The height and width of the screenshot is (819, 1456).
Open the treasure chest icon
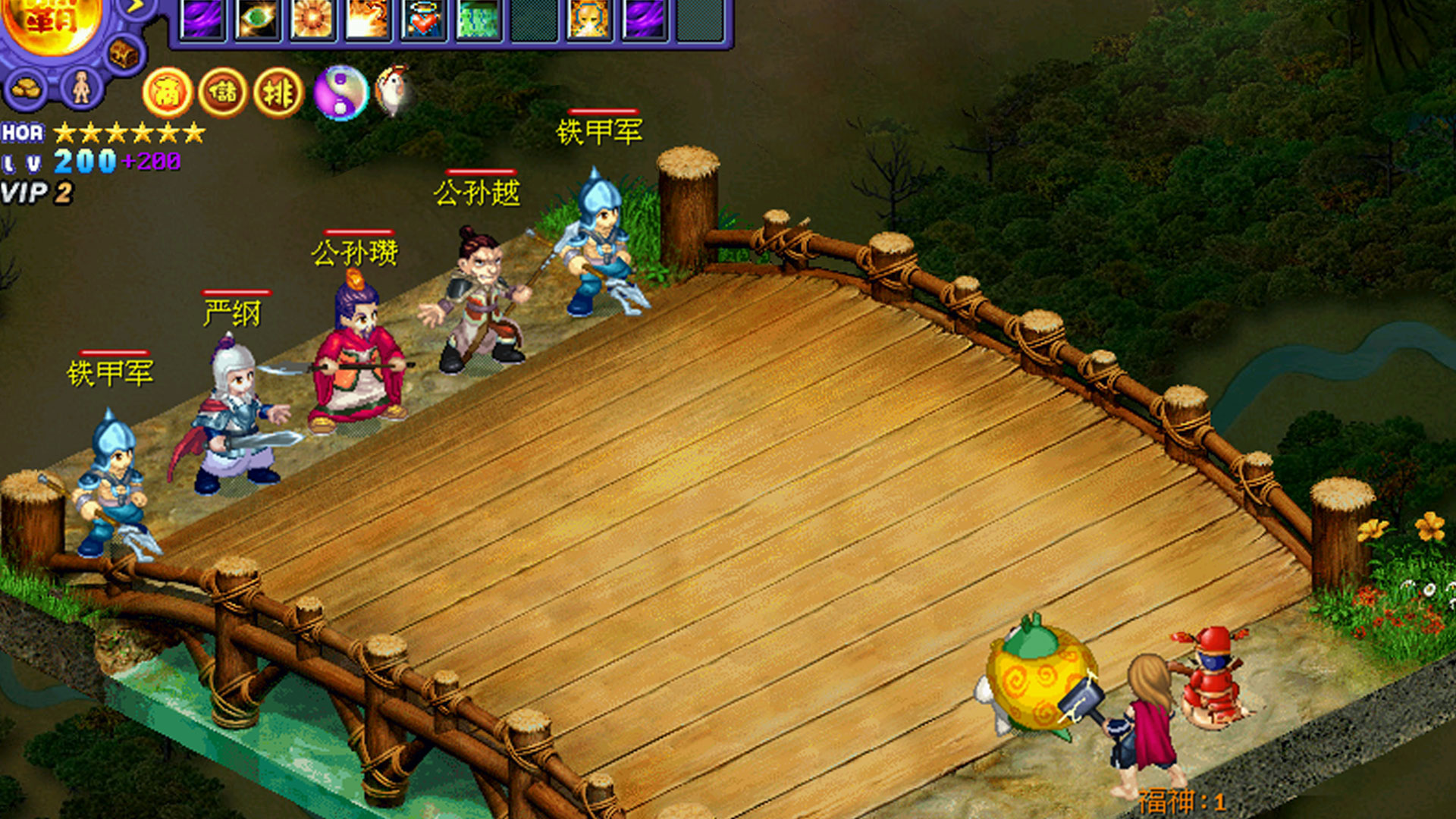pyautogui.click(x=123, y=53)
